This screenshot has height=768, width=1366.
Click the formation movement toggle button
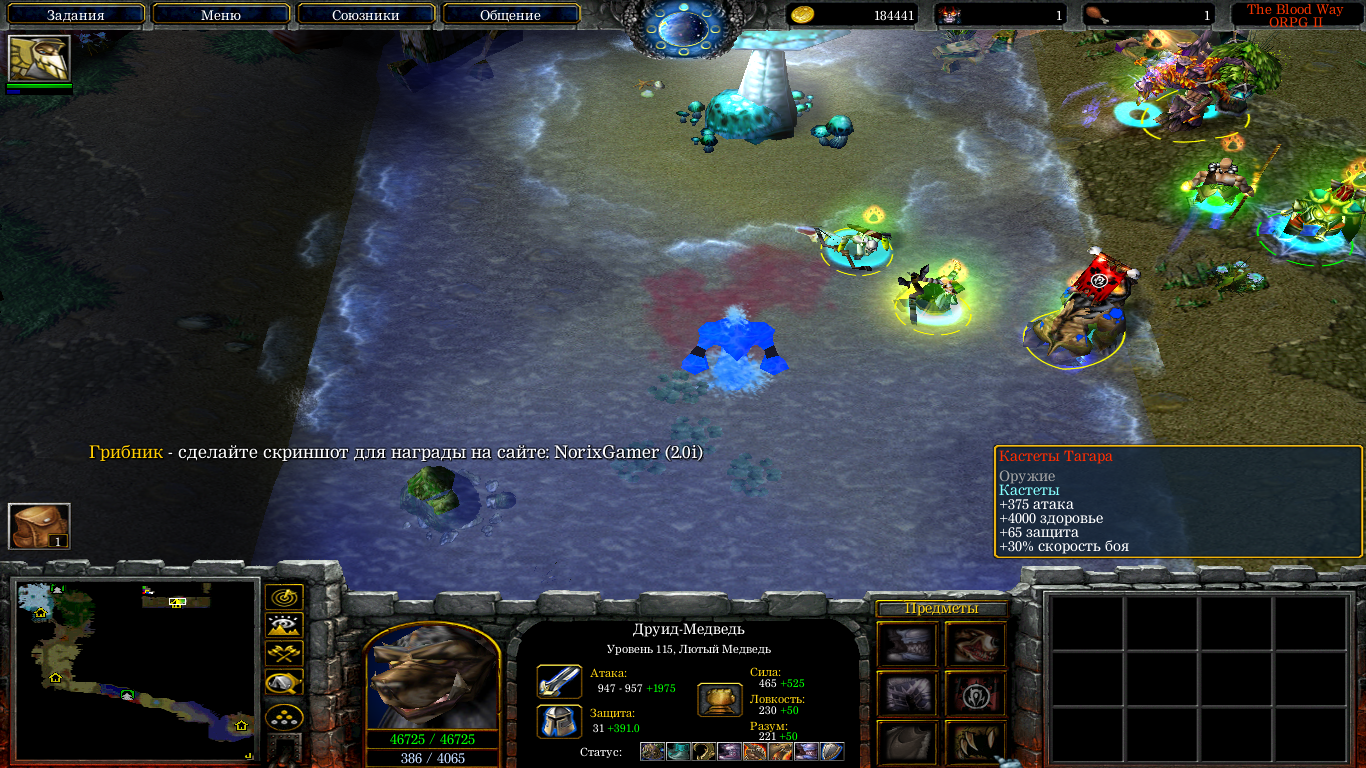click(284, 719)
